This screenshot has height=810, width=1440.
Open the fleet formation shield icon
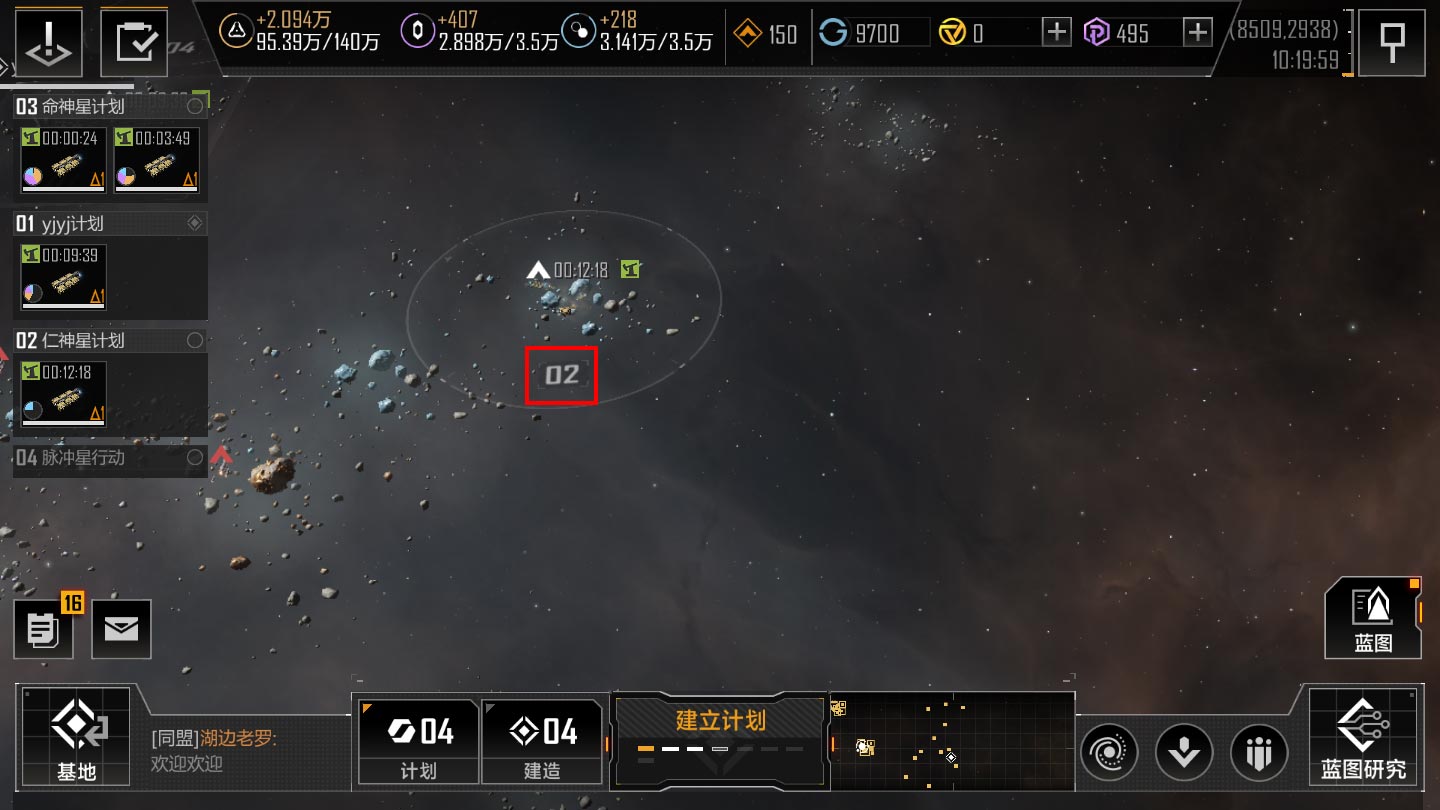[x=1259, y=751]
